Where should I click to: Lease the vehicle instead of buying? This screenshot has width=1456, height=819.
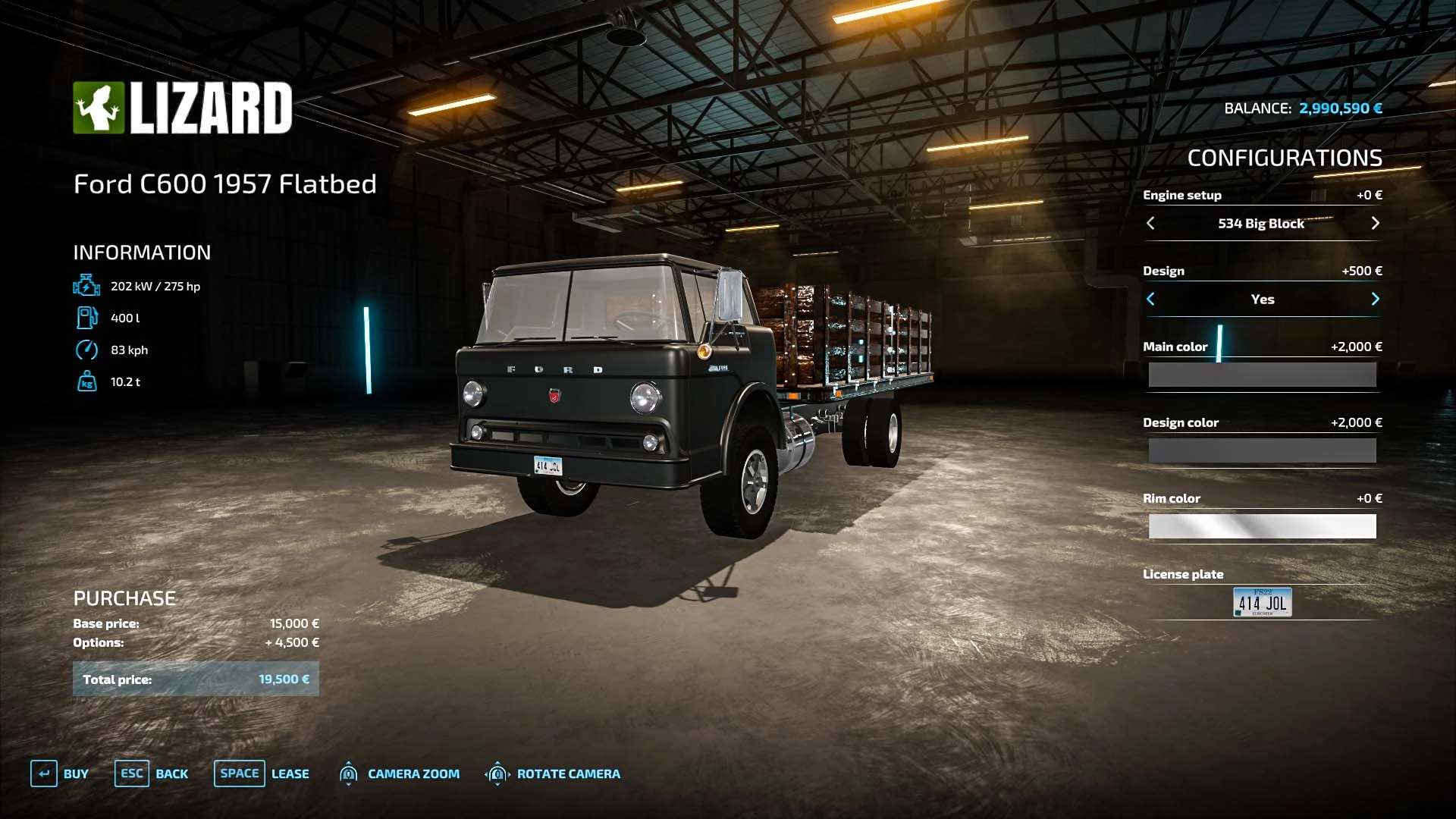pos(262,773)
